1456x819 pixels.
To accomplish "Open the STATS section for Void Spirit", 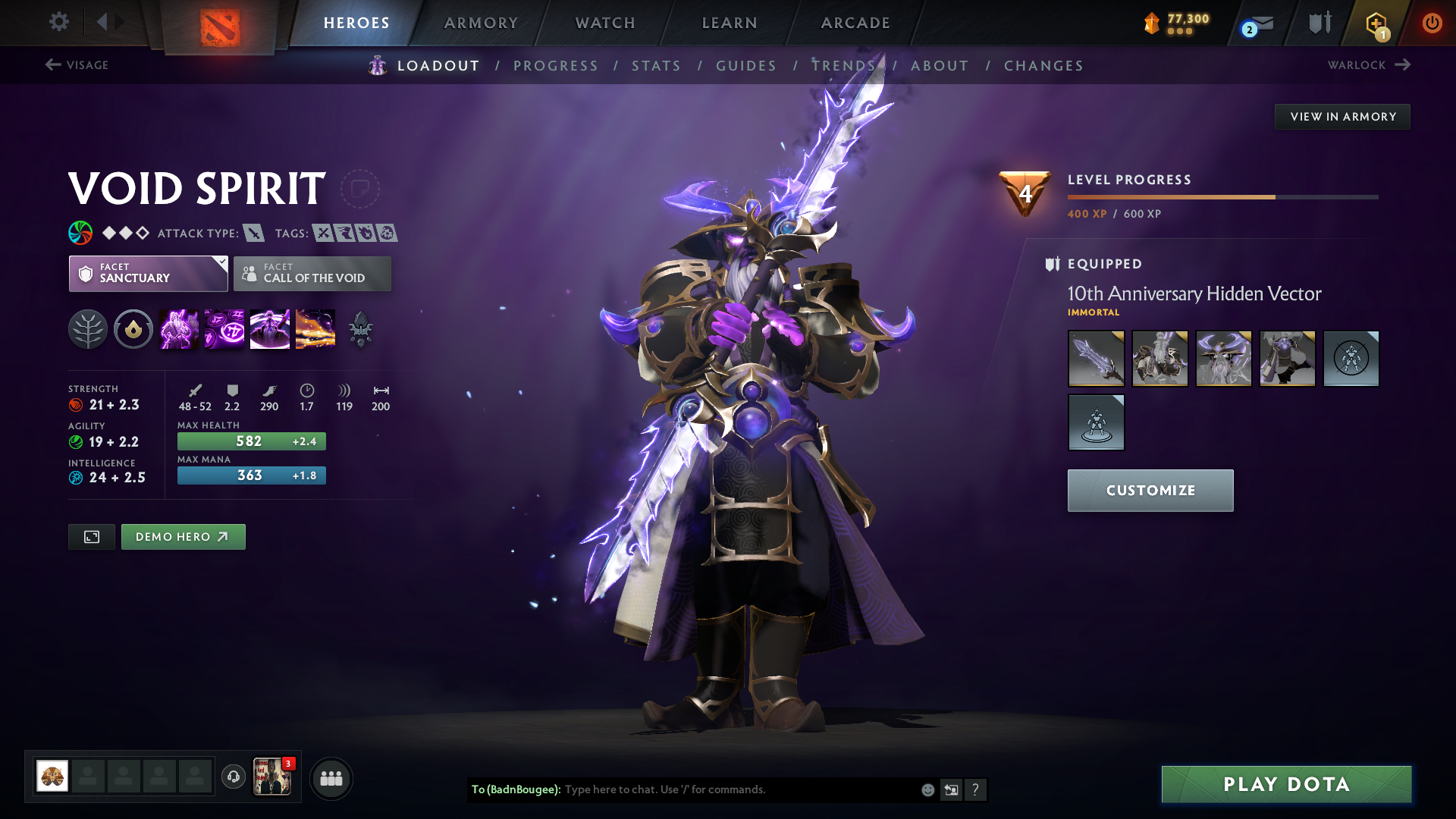I will pyautogui.click(x=656, y=66).
